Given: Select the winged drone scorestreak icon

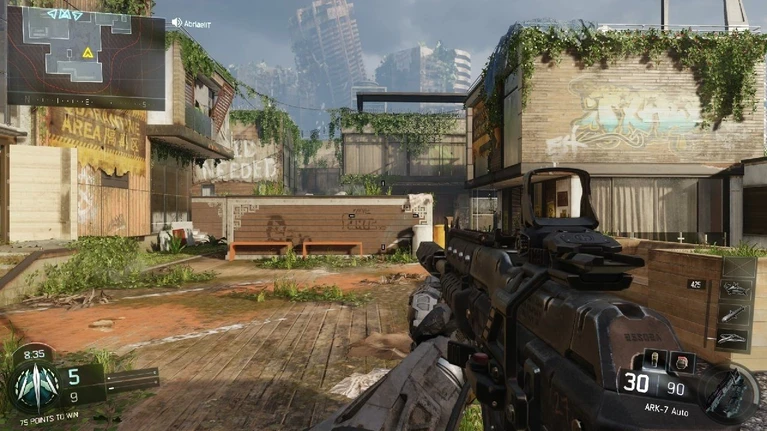Looking at the screenshot, I should [737, 338].
